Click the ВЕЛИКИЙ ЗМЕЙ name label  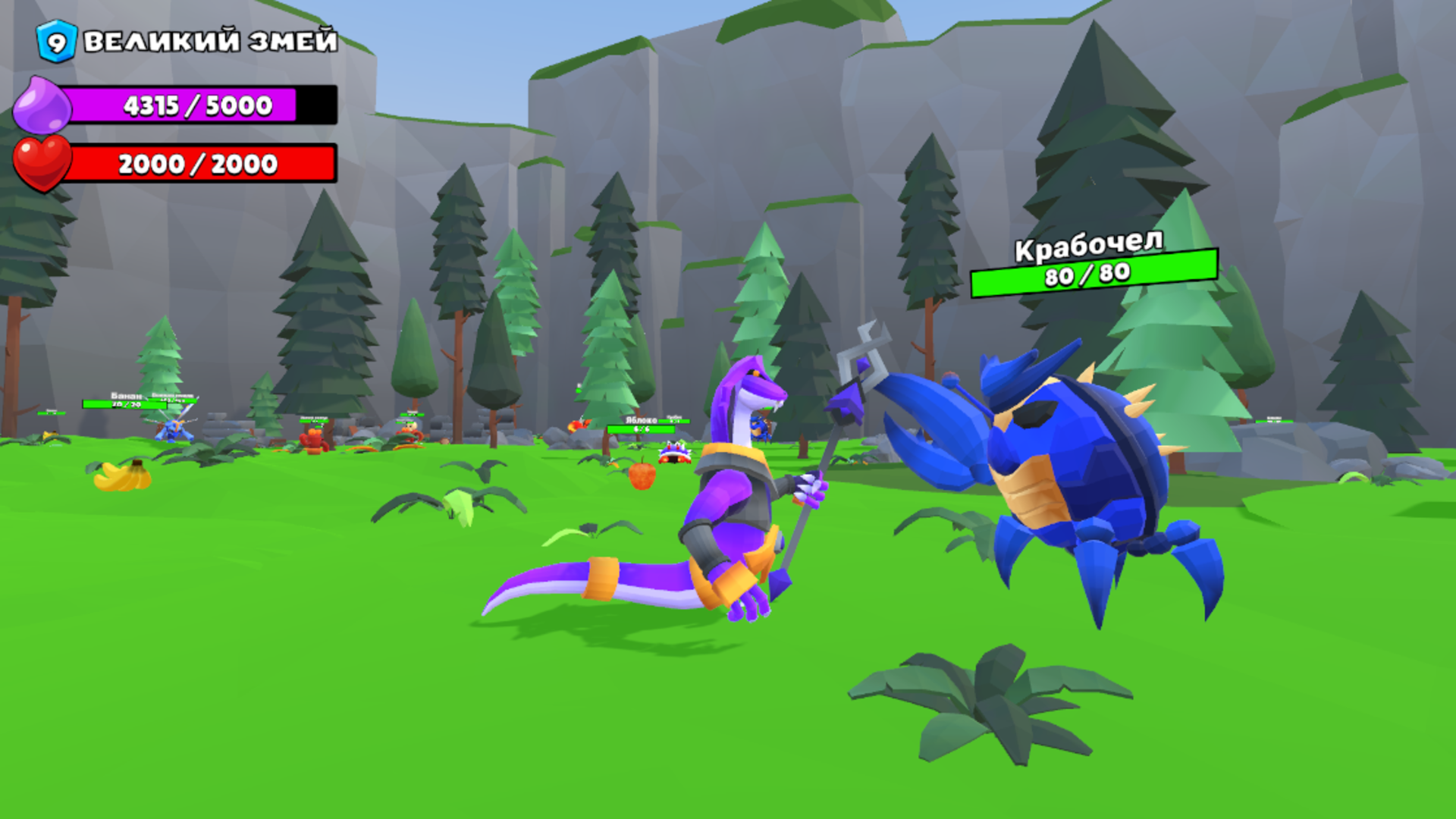pos(211,43)
